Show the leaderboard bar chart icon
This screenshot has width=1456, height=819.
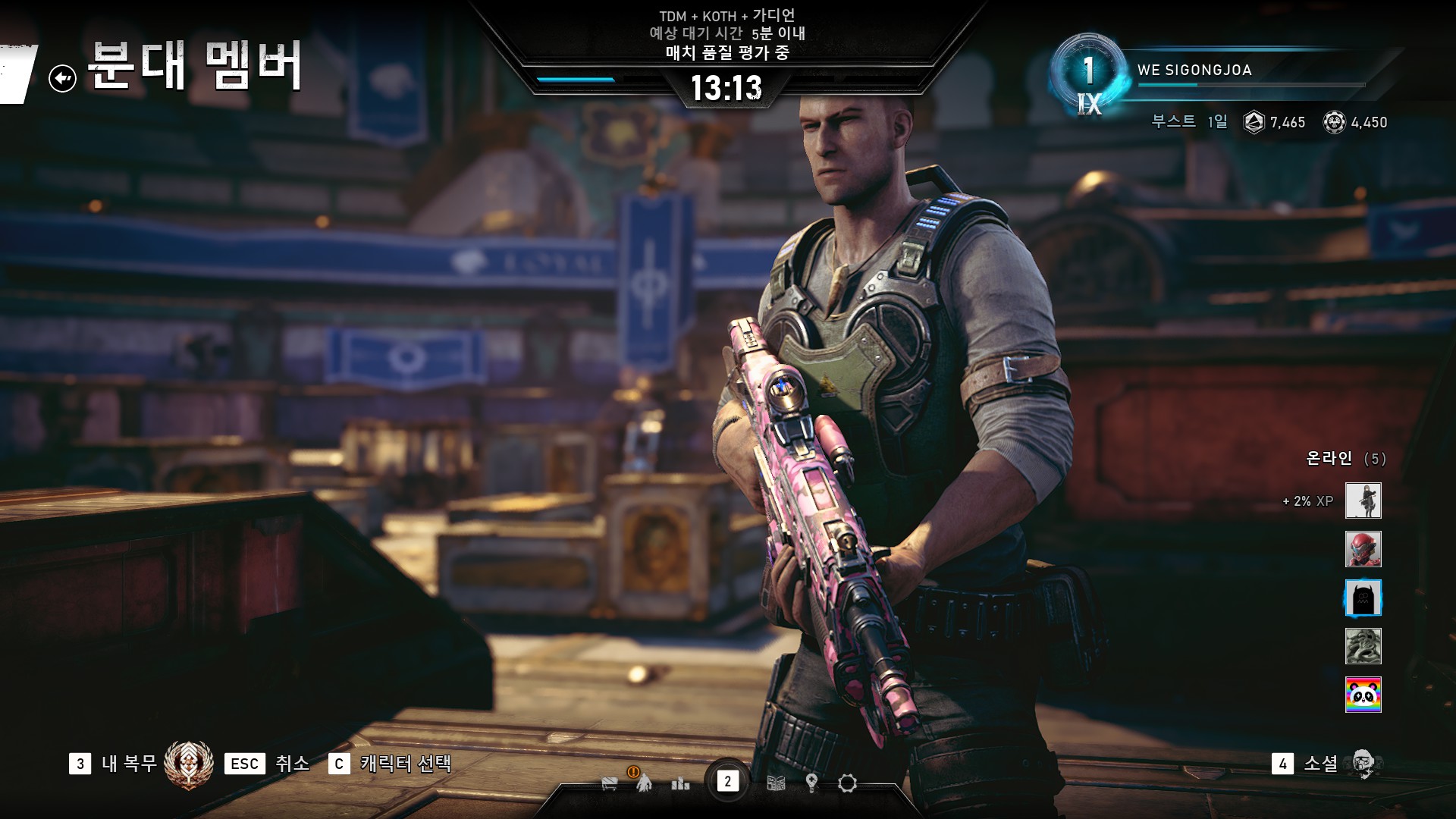coord(680,783)
